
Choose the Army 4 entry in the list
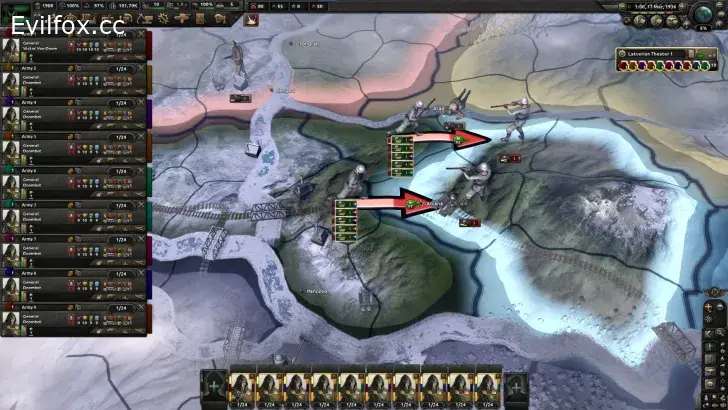coord(70,114)
